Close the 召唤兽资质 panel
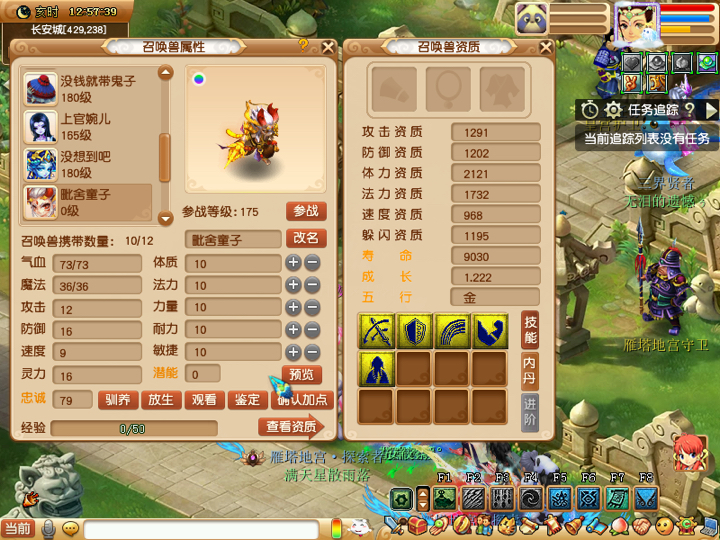Viewport: 720px width, 540px height. tap(546, 46)
